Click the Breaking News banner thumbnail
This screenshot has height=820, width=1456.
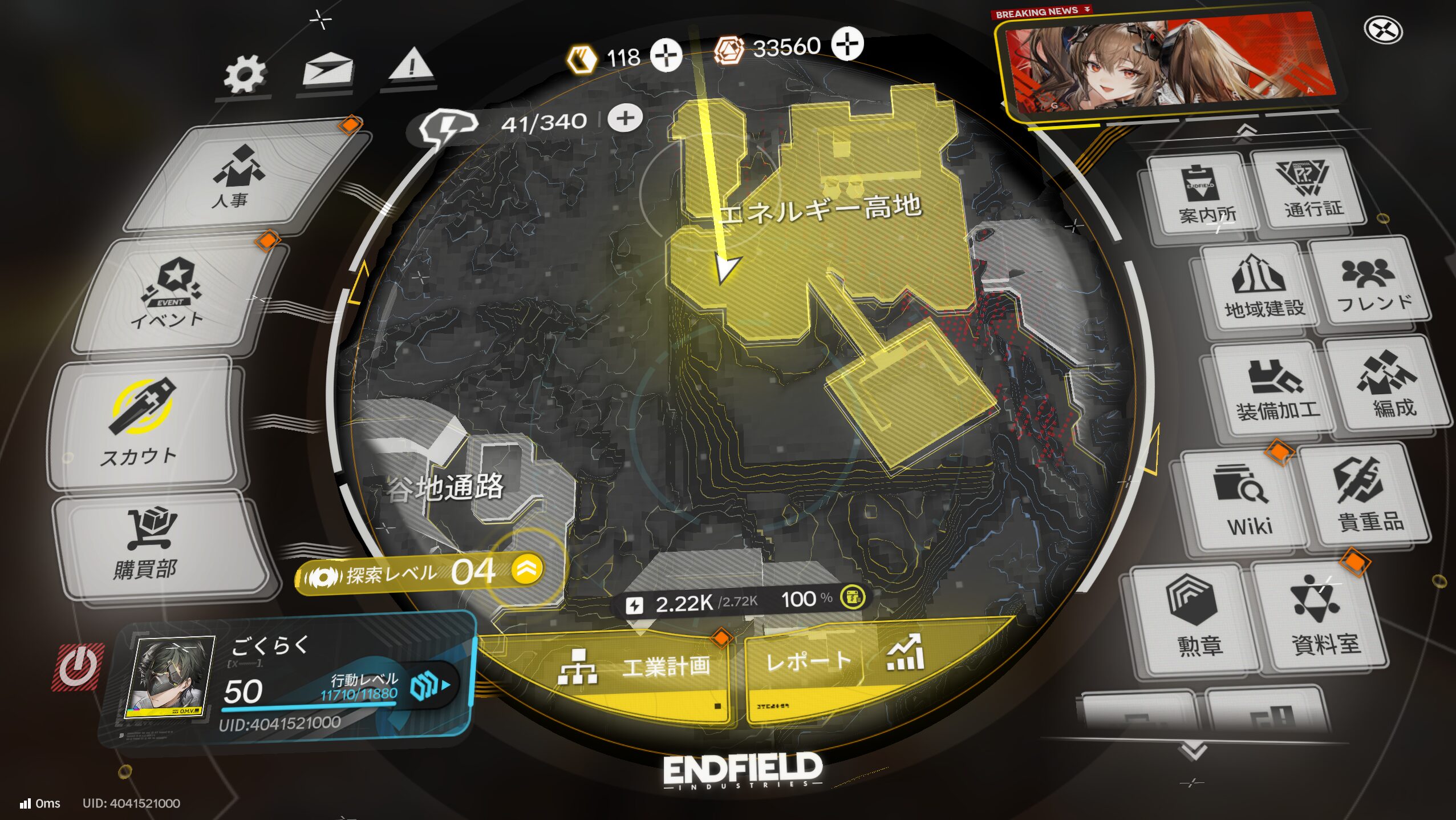(1169, 63)
